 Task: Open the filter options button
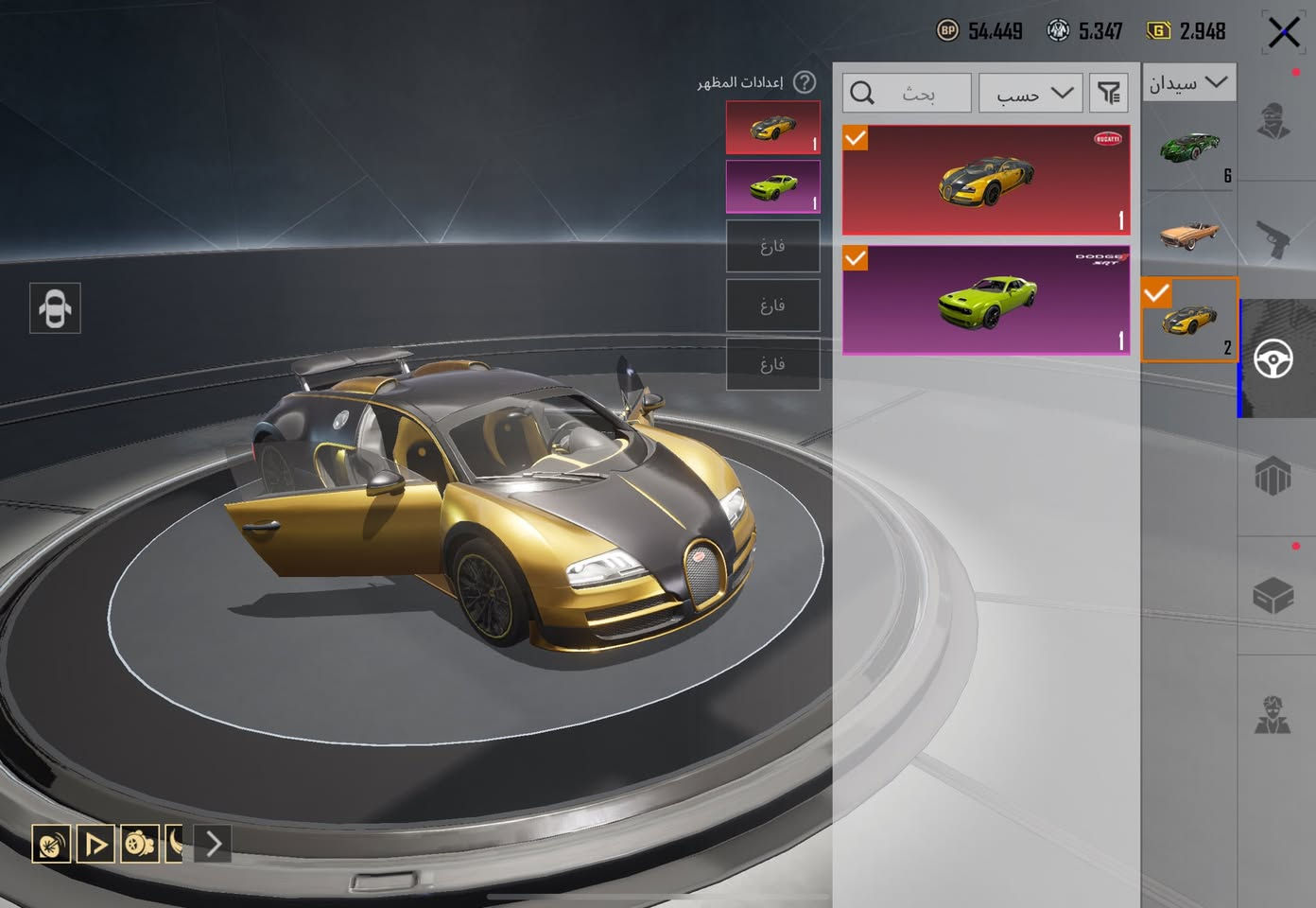[1108, 94]
